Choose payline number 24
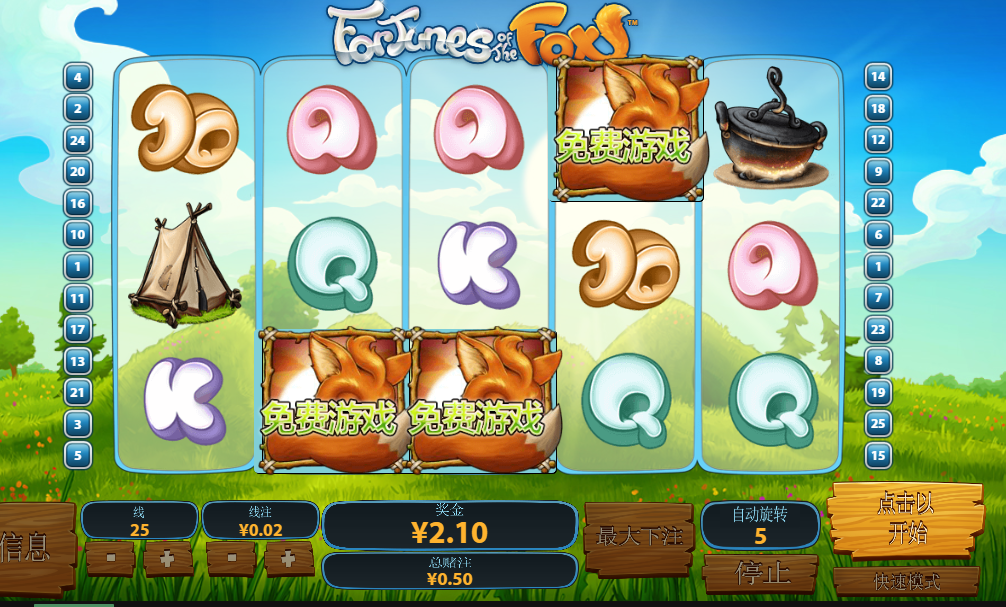The width and height of the screenshot is (1006, 607). point(78,140)
